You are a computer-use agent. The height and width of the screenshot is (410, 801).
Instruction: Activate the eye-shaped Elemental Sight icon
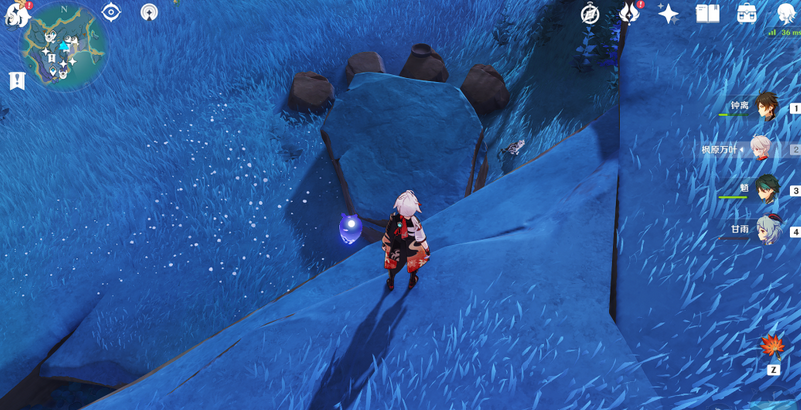(x=111, y=13)
